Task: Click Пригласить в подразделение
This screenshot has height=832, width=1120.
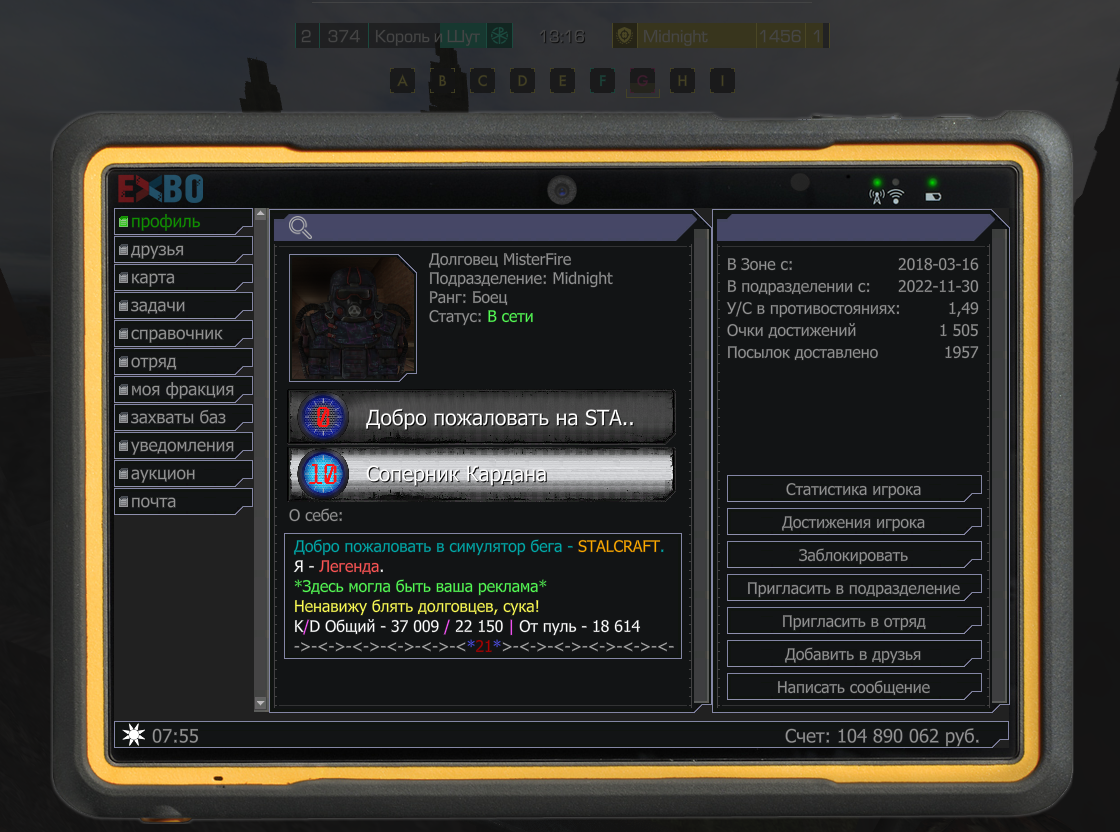Action: (x=853, y=589)
